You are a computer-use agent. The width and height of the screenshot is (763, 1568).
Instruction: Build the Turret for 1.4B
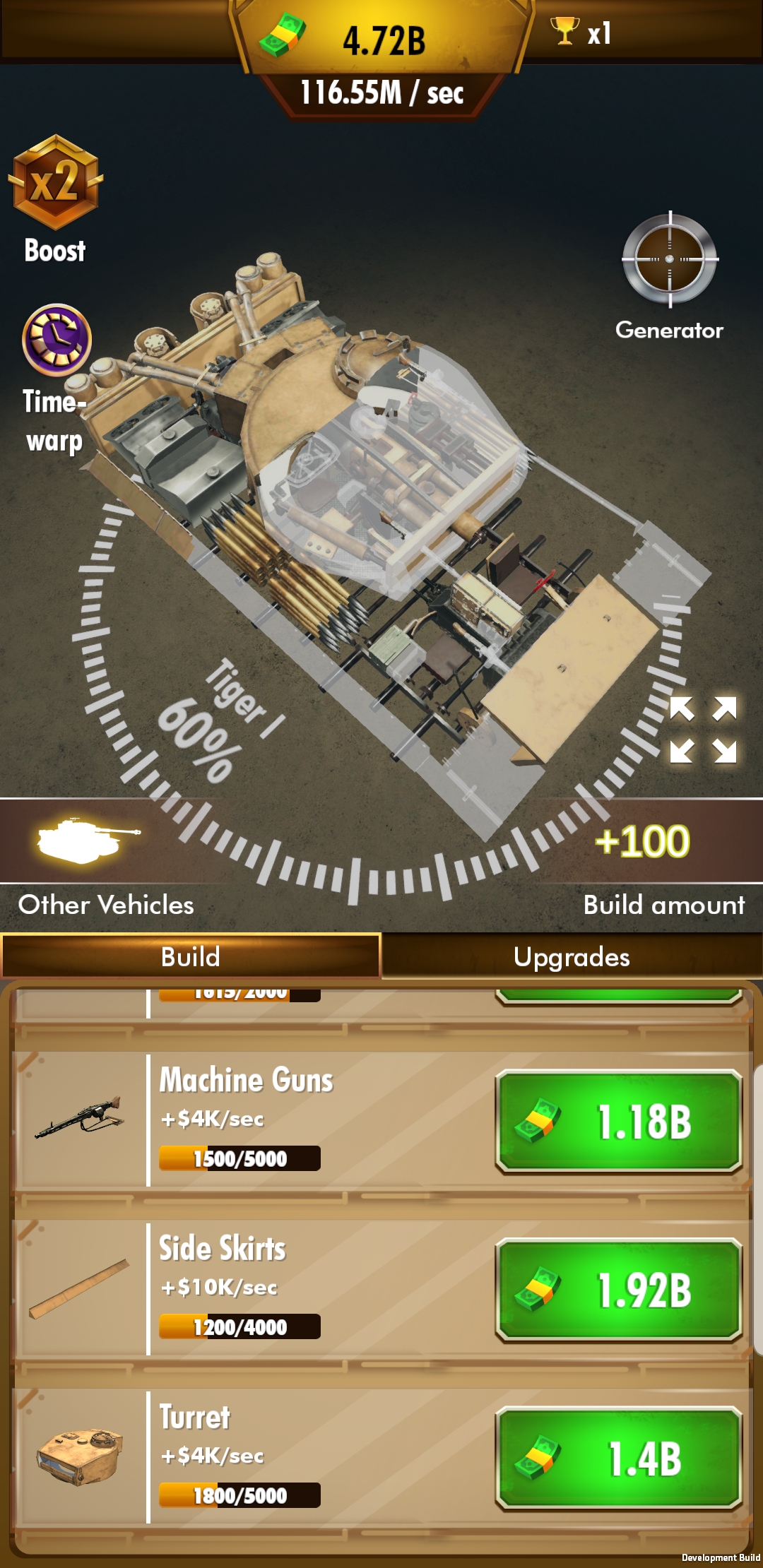619,1459
